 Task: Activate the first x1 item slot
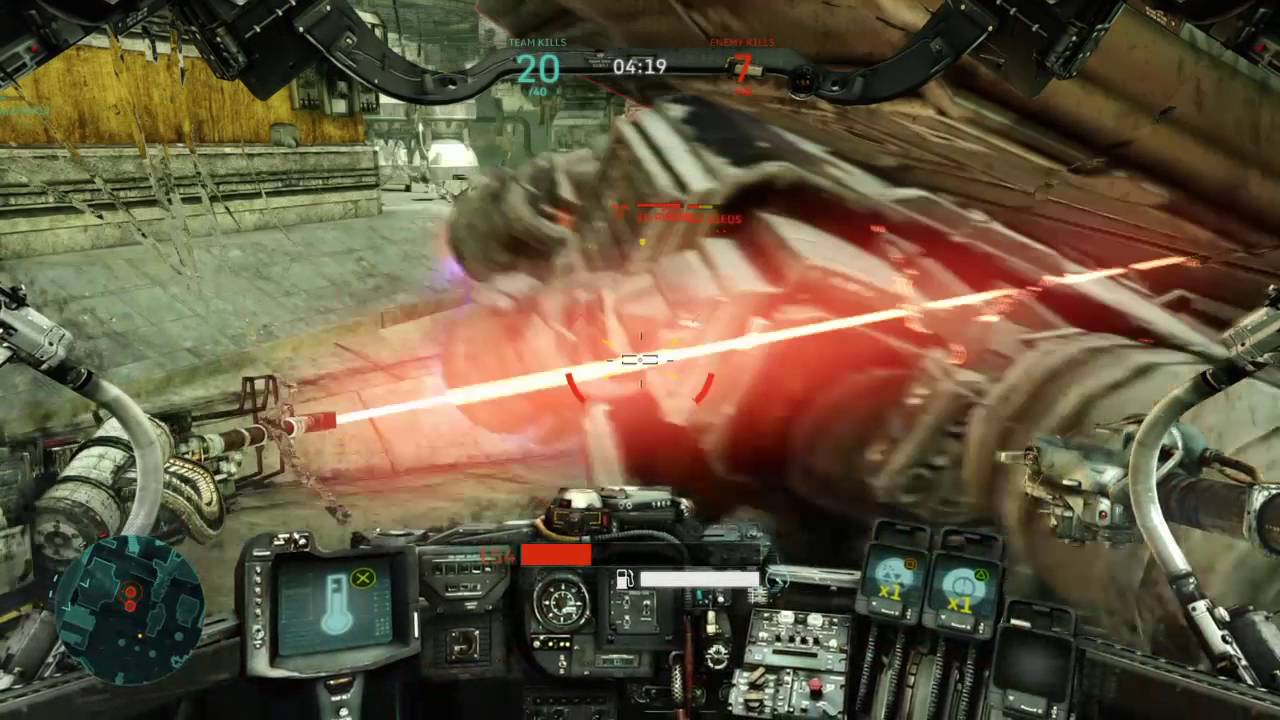(x=890, y=581)
